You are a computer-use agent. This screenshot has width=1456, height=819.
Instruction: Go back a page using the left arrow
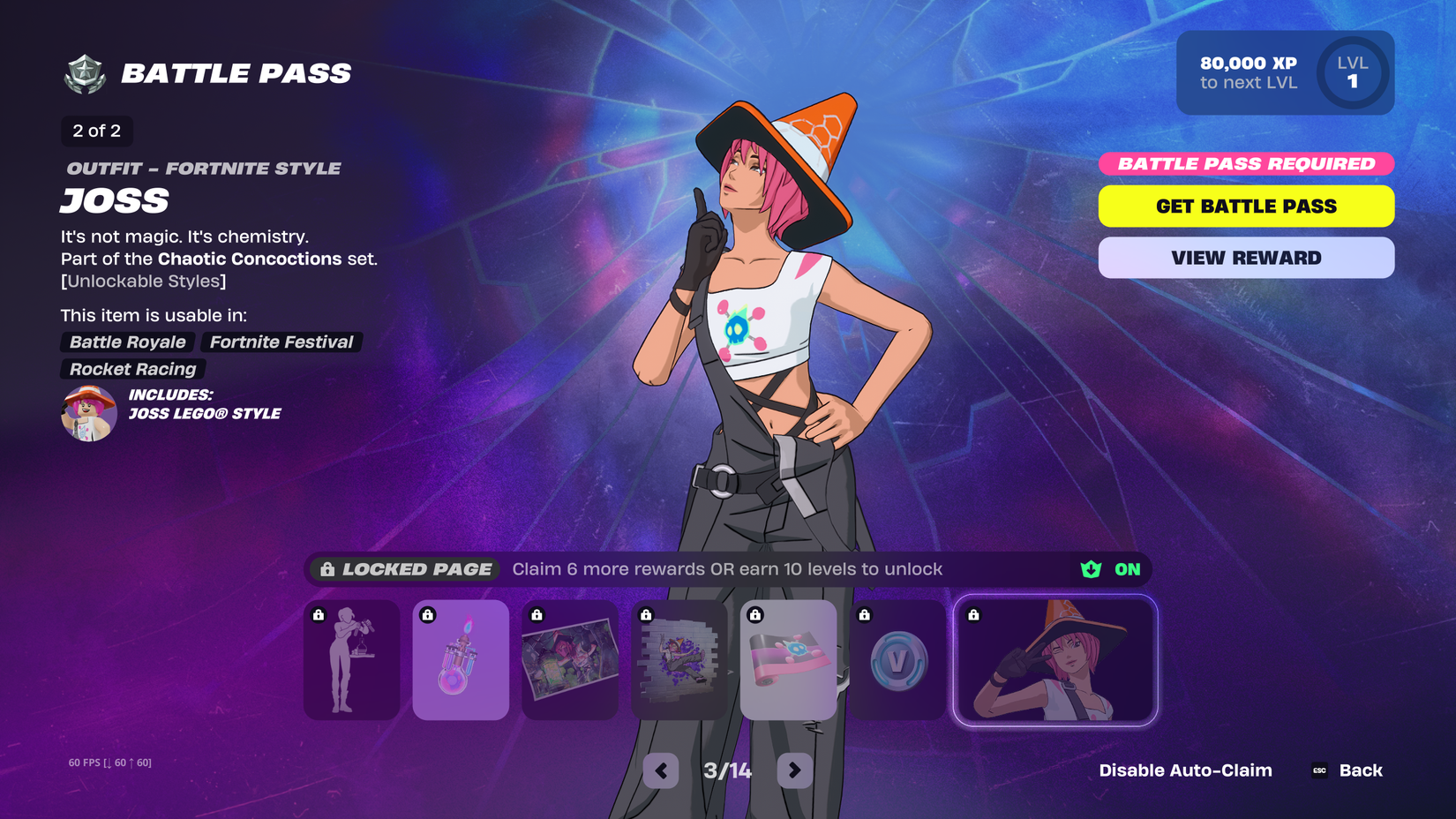point(661,770)
